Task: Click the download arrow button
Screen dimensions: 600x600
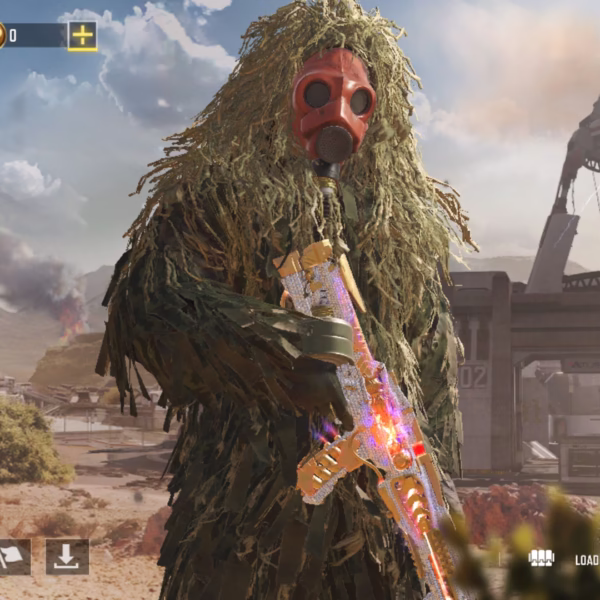Action: (67, 557)
